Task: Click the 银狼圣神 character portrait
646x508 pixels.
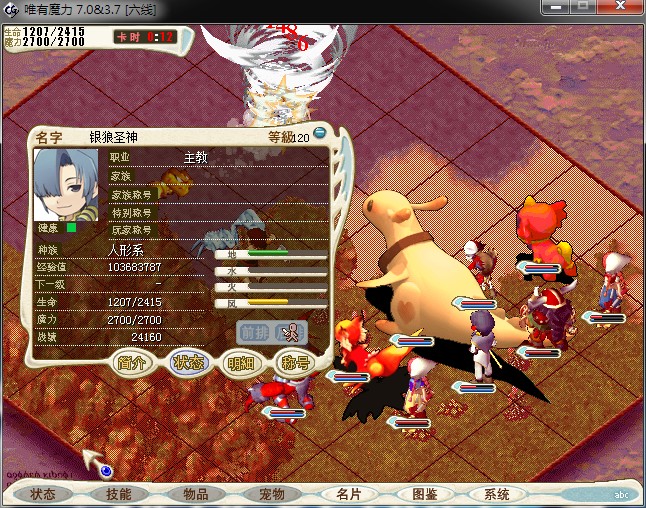Action: 68,186
